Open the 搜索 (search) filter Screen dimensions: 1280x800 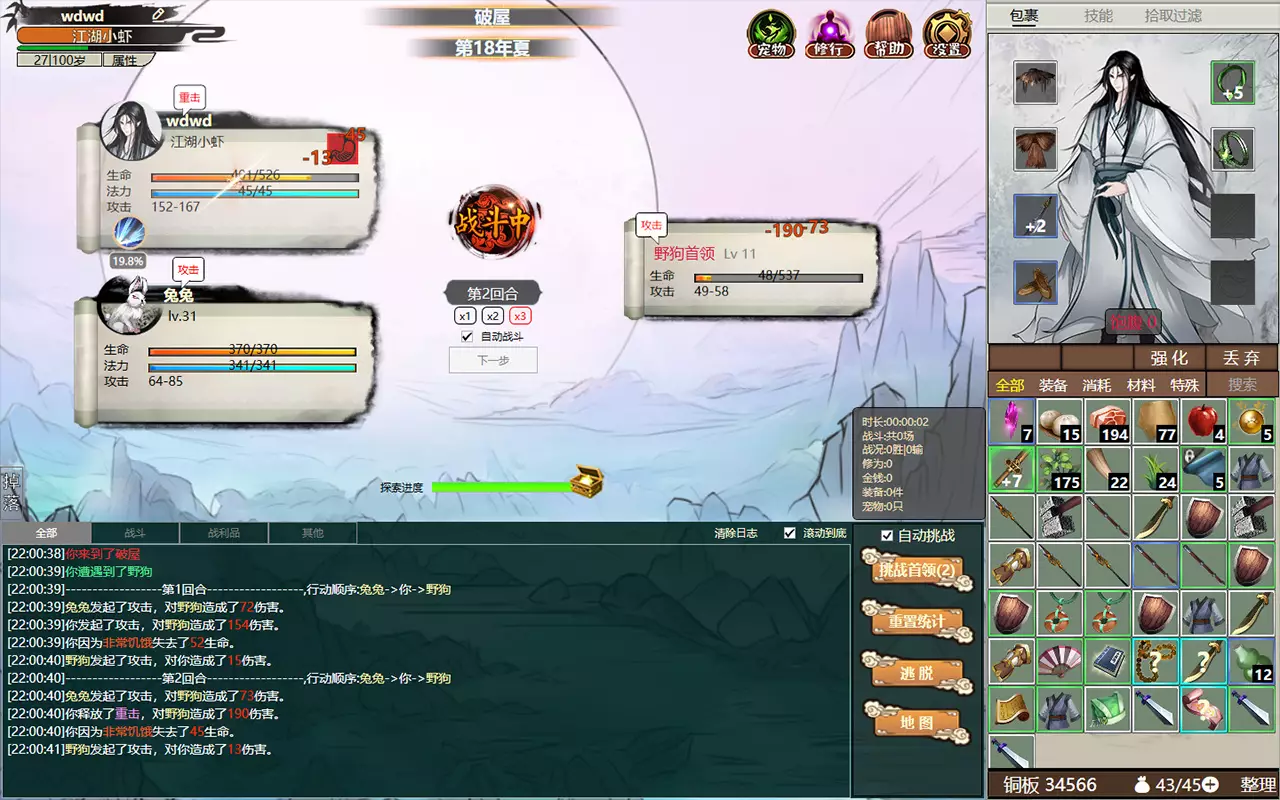(x=1241, y=384)
